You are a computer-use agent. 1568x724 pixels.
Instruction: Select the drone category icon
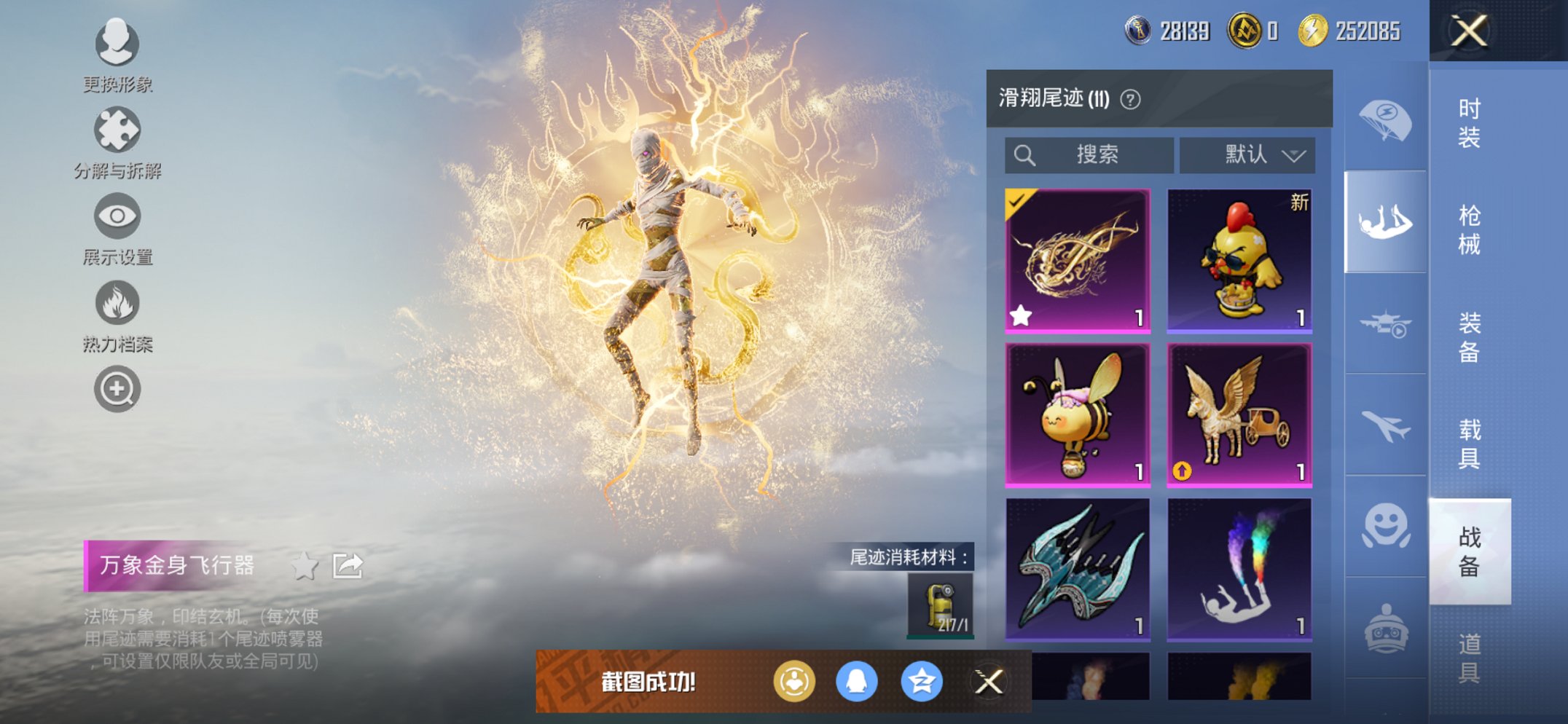[1385, 322]
